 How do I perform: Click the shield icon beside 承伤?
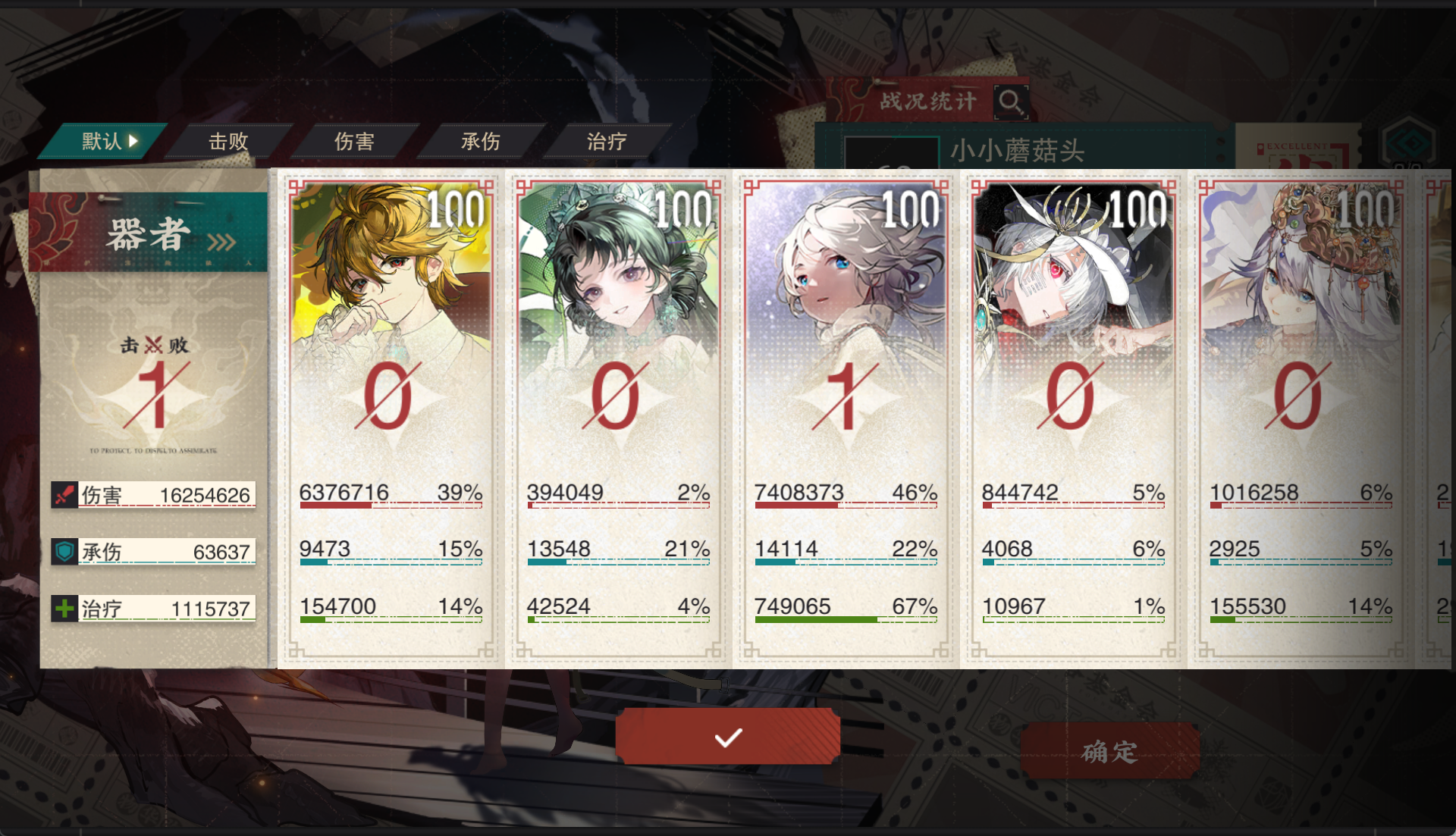tap(65, 551)
